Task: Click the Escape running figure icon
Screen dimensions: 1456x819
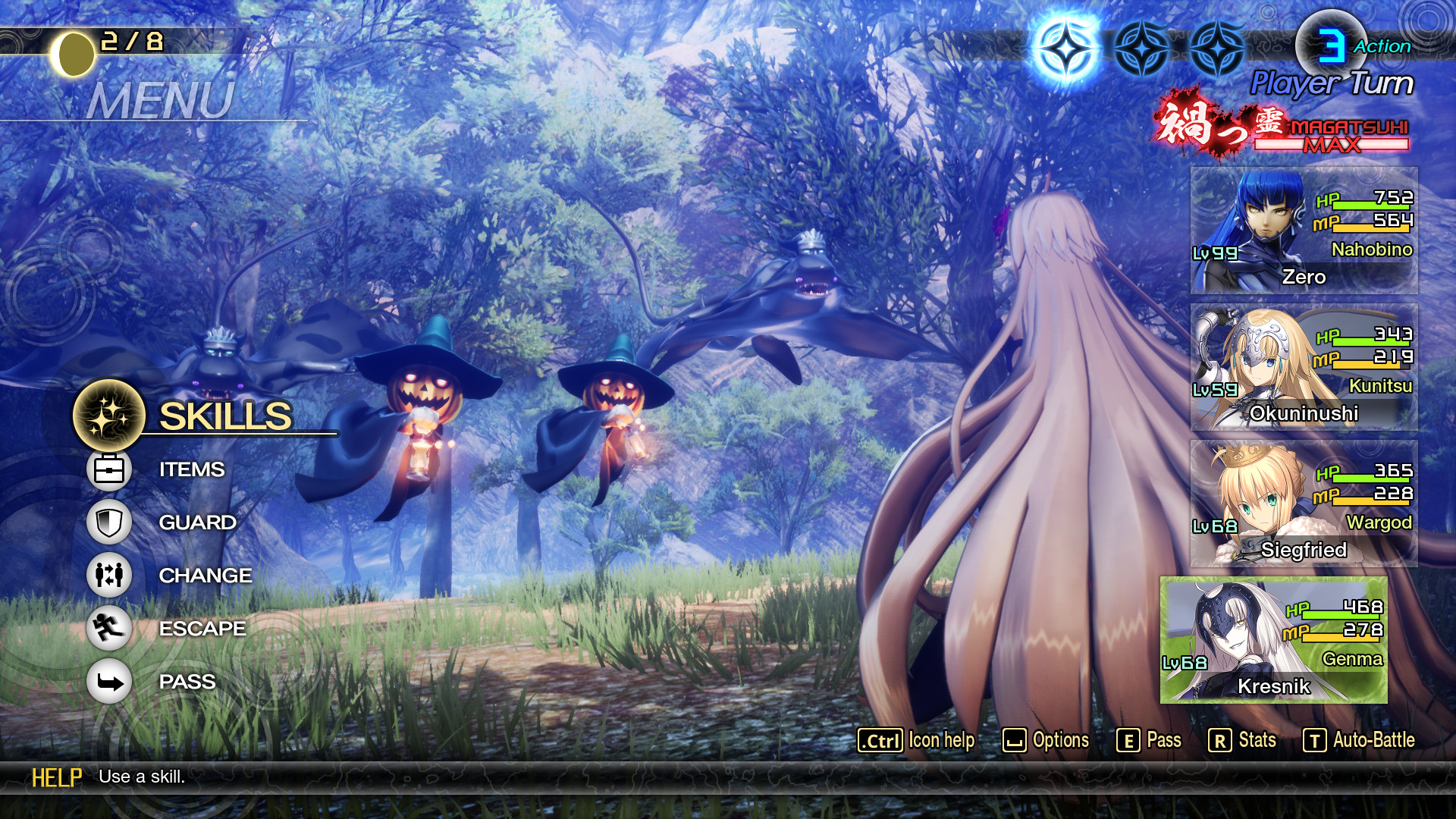Action: tap(109, 629)
